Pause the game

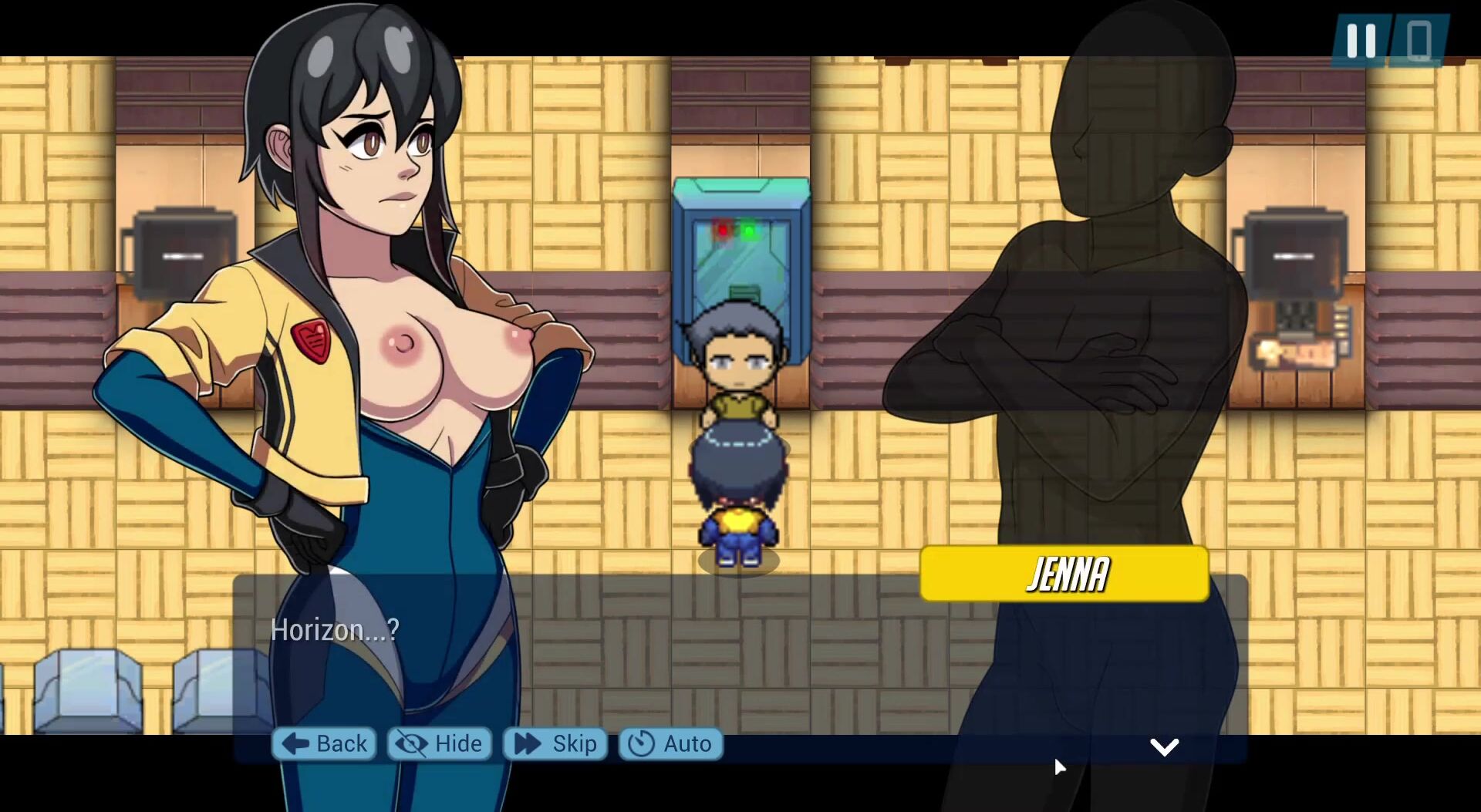click(x=1361, y=41)
